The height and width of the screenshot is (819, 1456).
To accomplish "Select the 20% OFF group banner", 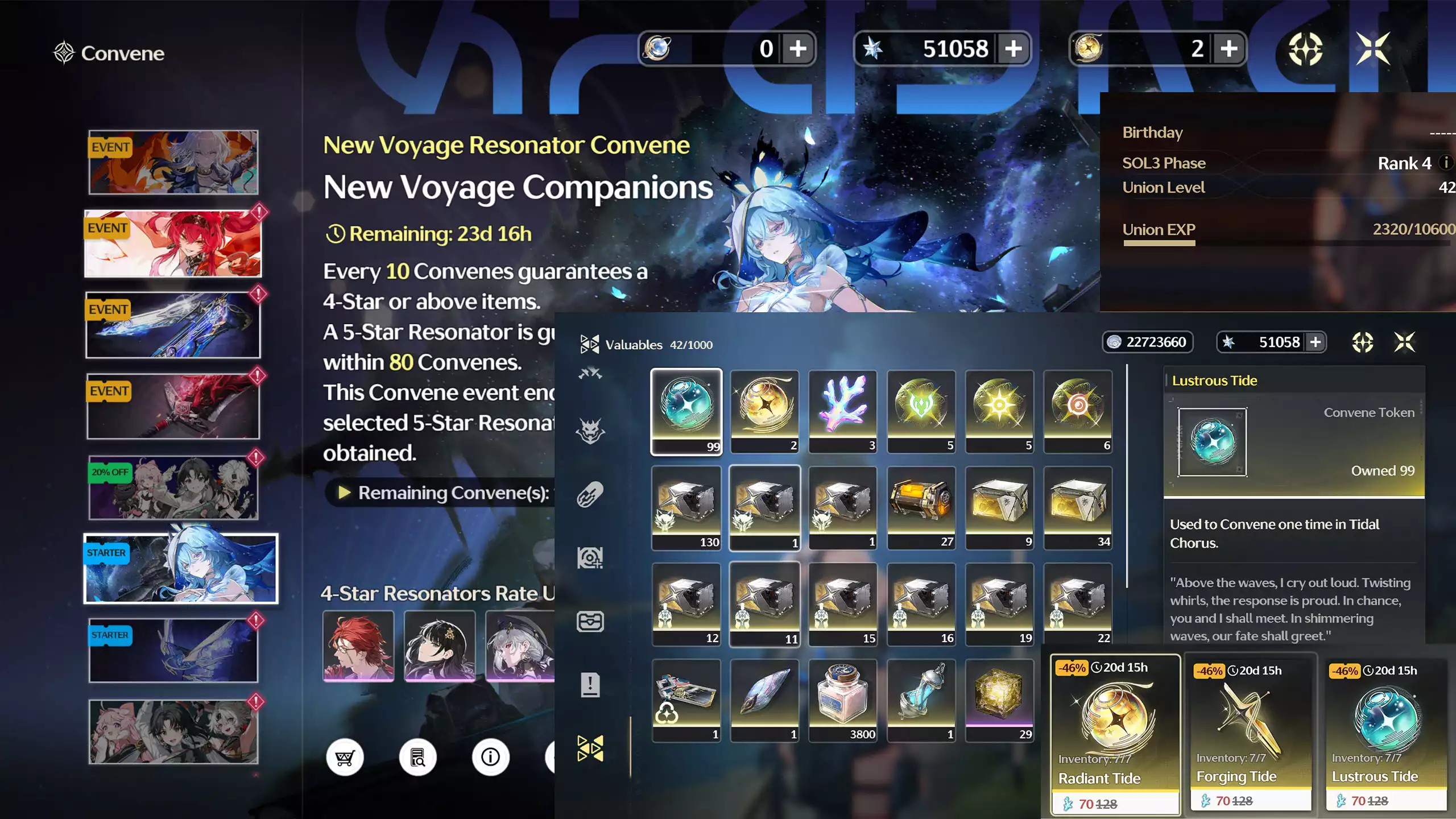I will (172, 486).
